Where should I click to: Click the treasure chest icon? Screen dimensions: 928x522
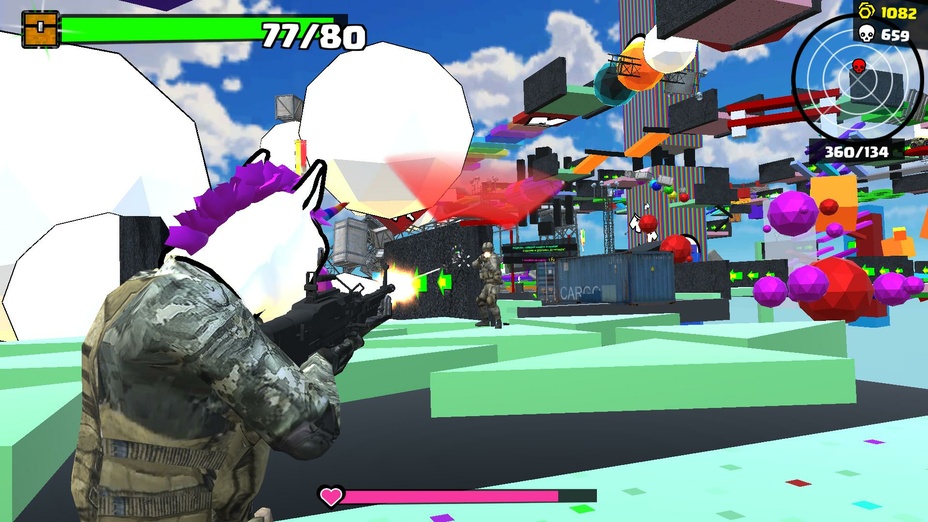click(40, 29)
